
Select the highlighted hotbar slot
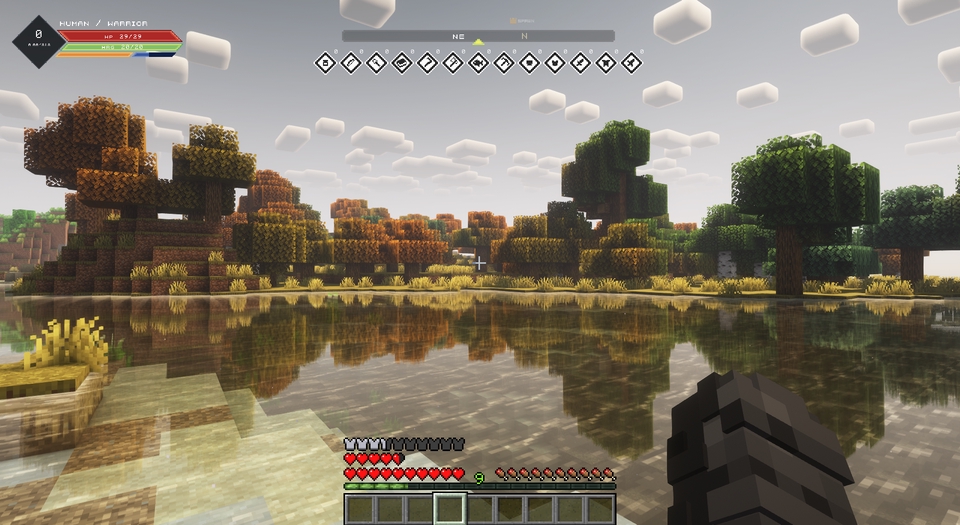tap(449, 509)
